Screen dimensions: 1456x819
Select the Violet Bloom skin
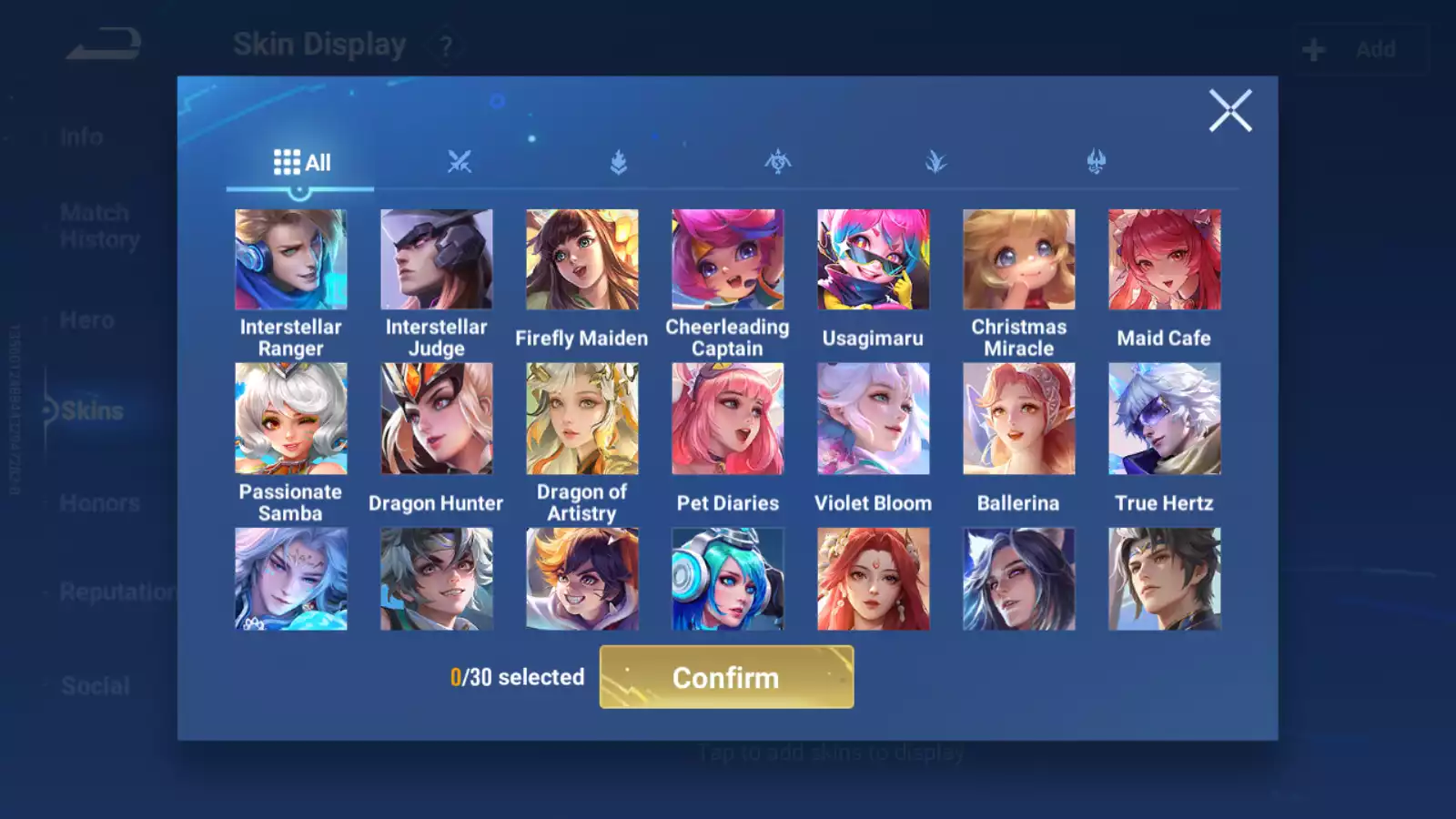873,419
